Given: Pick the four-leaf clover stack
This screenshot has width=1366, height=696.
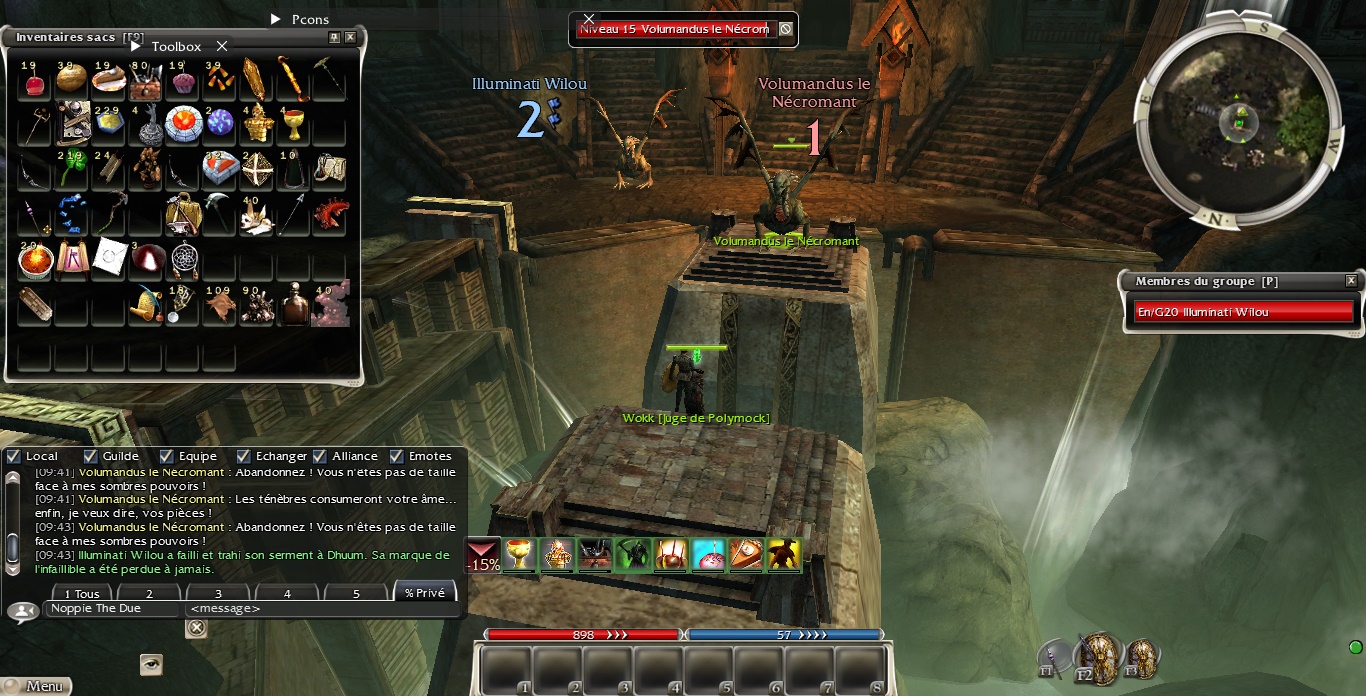Looking at the screenshot, I should pyautogui.click(x=70, y=169).
